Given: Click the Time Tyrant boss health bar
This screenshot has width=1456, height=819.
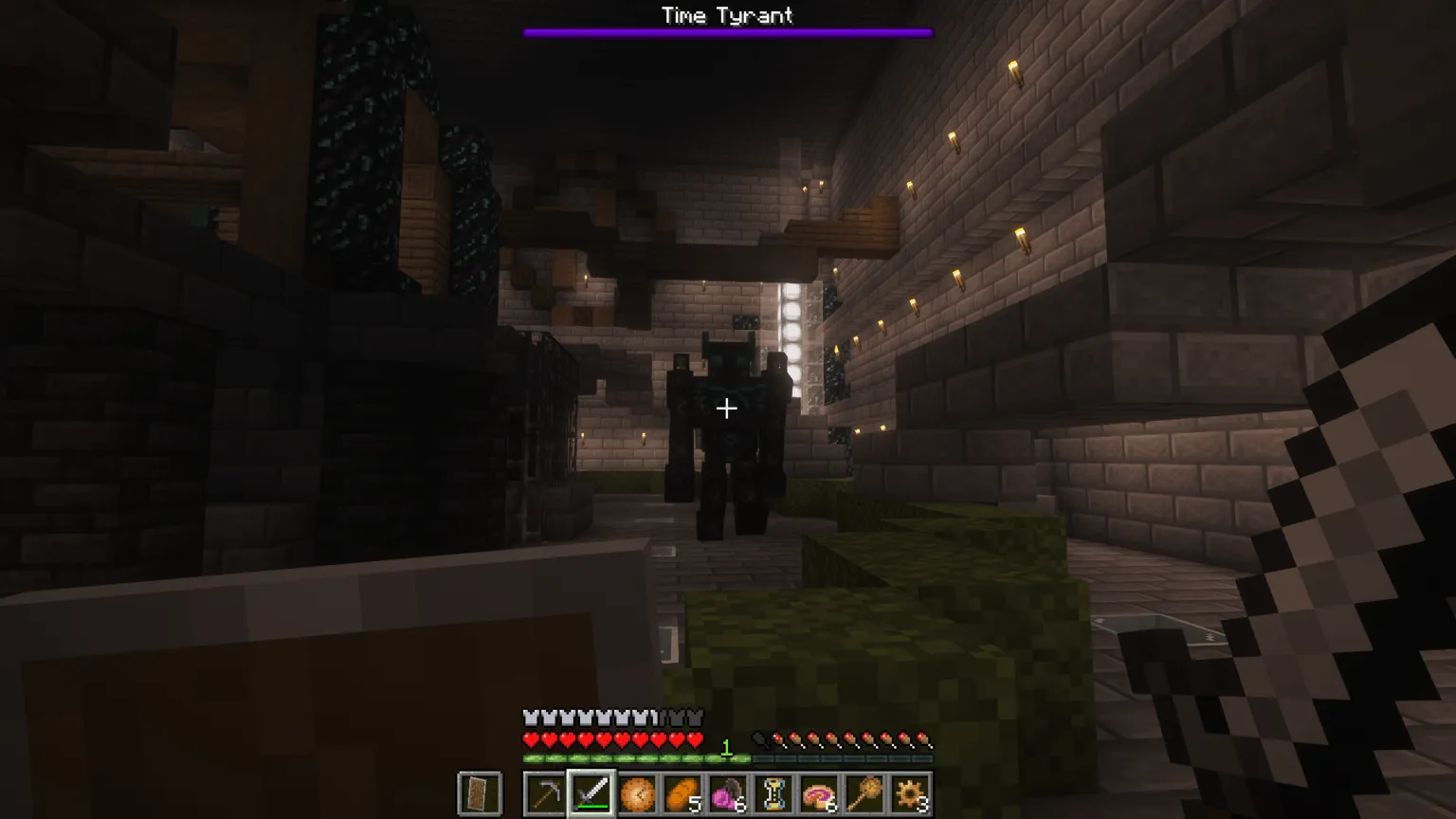Looking at the screenshot, I should tap(728, 31).
